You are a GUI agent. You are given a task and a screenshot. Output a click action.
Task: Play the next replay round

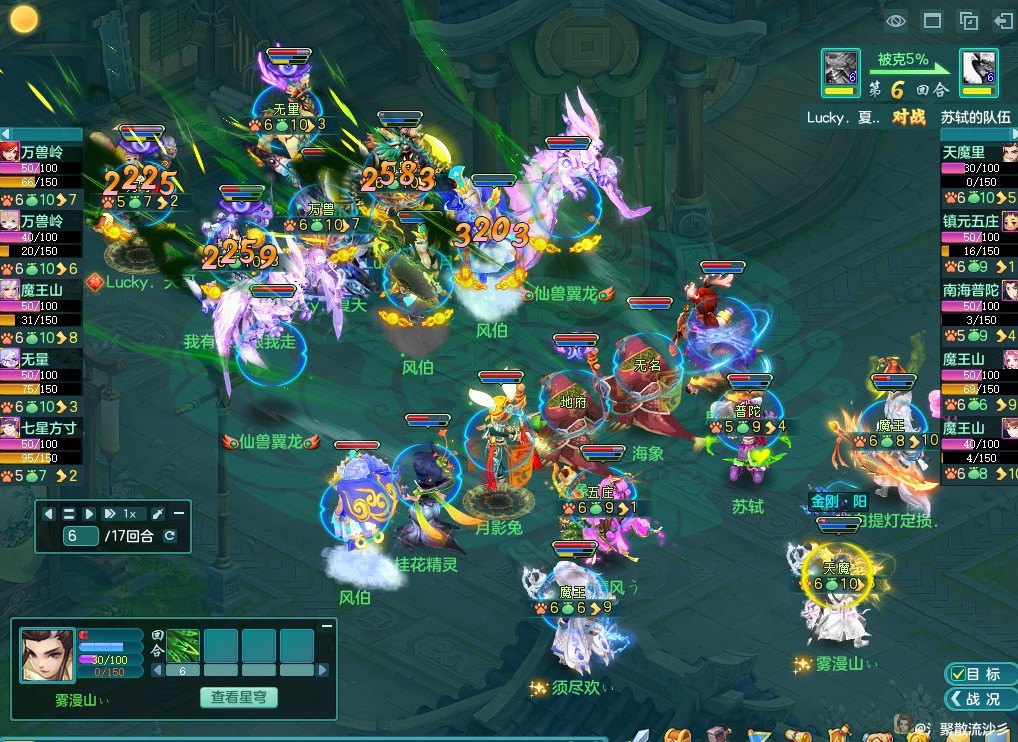pyautogui.click(x=89, y=514)
